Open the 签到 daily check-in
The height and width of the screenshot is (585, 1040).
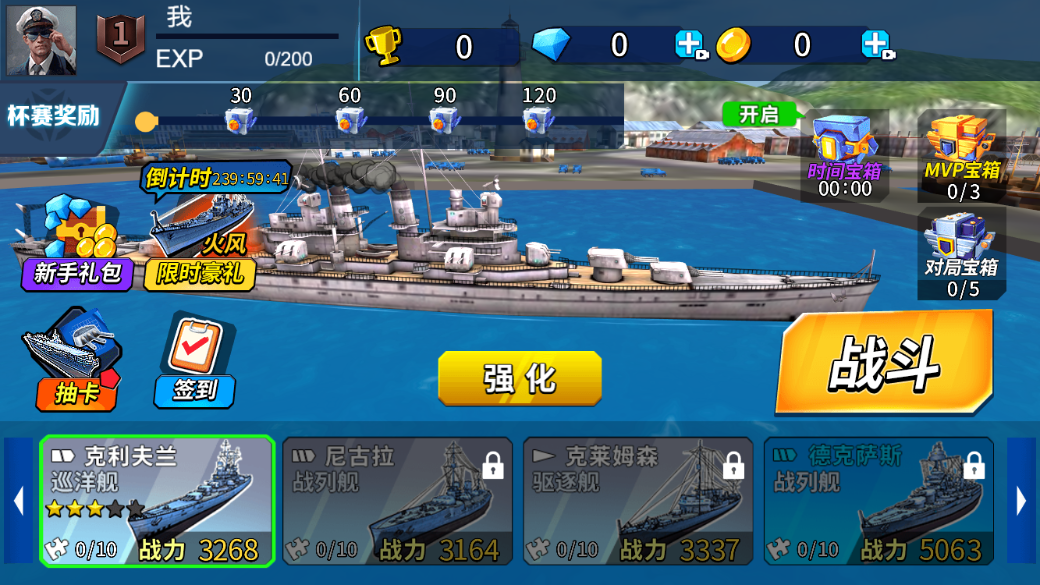195,362
